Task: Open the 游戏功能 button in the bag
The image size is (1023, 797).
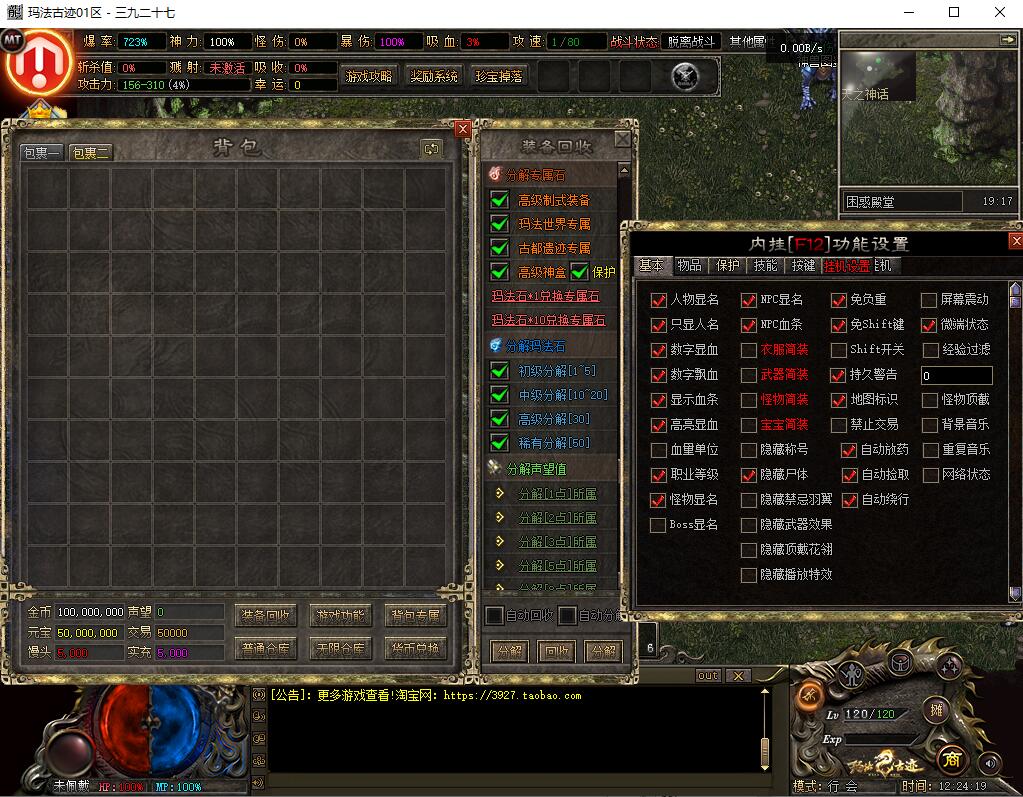Action: [x=340, y=615]
